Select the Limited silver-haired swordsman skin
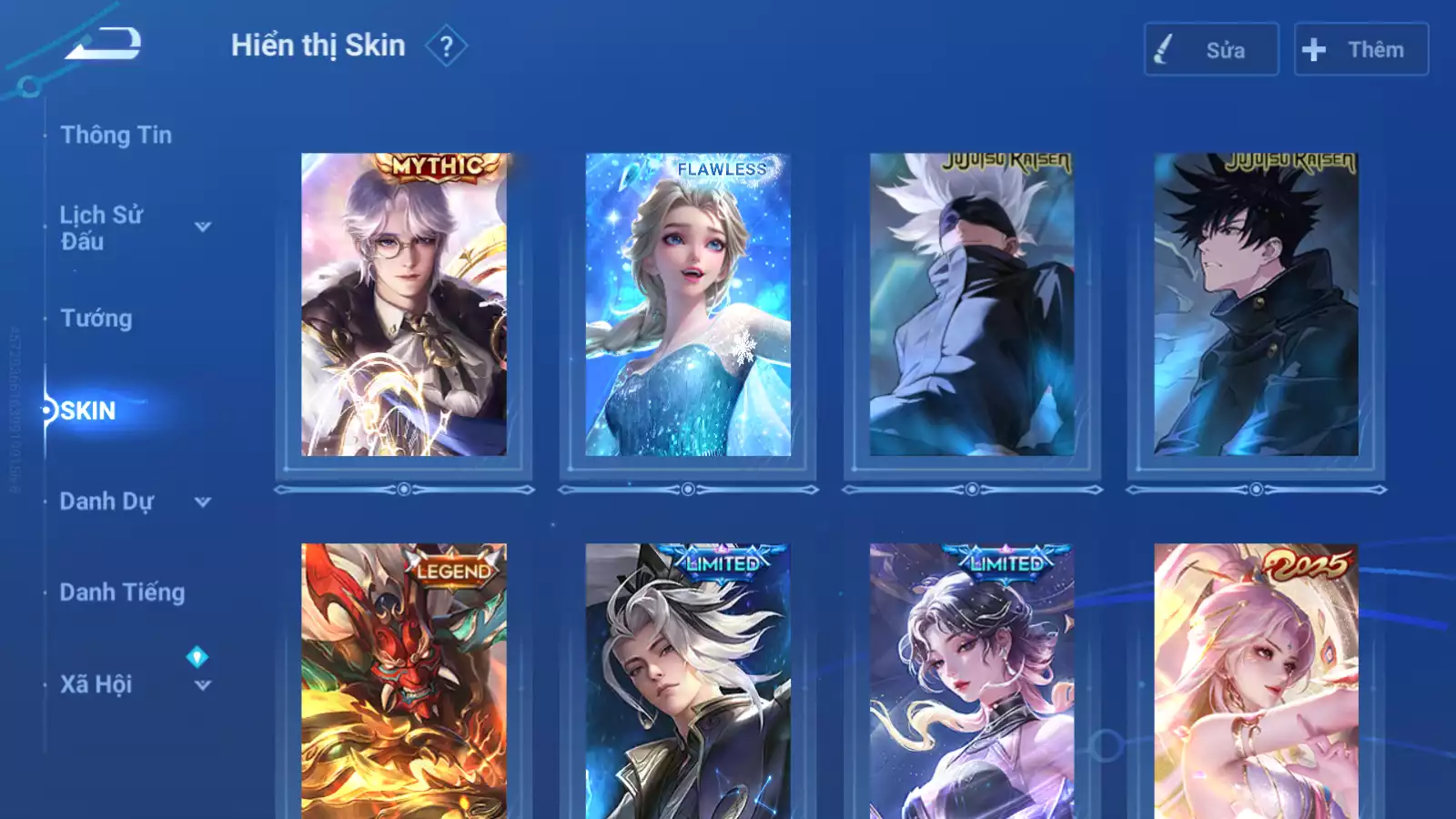 (688, 682)
